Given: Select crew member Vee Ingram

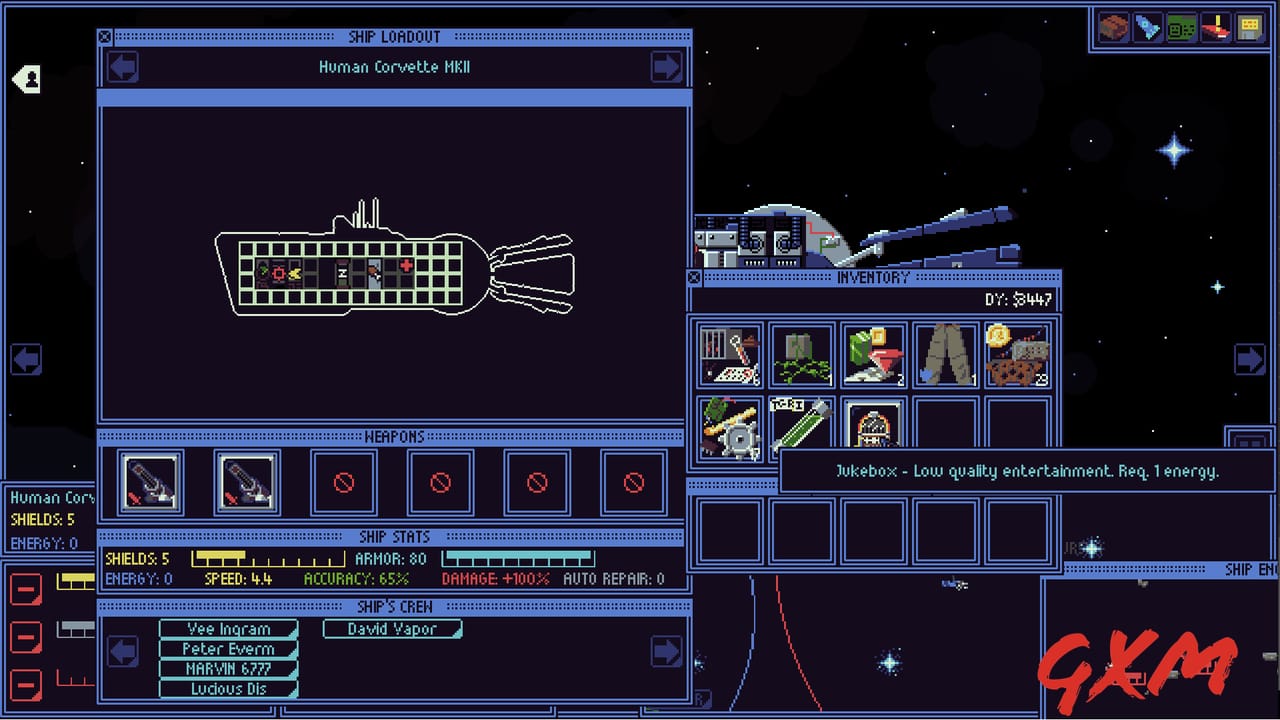Looking at the screenshot, I should point(228,629).
